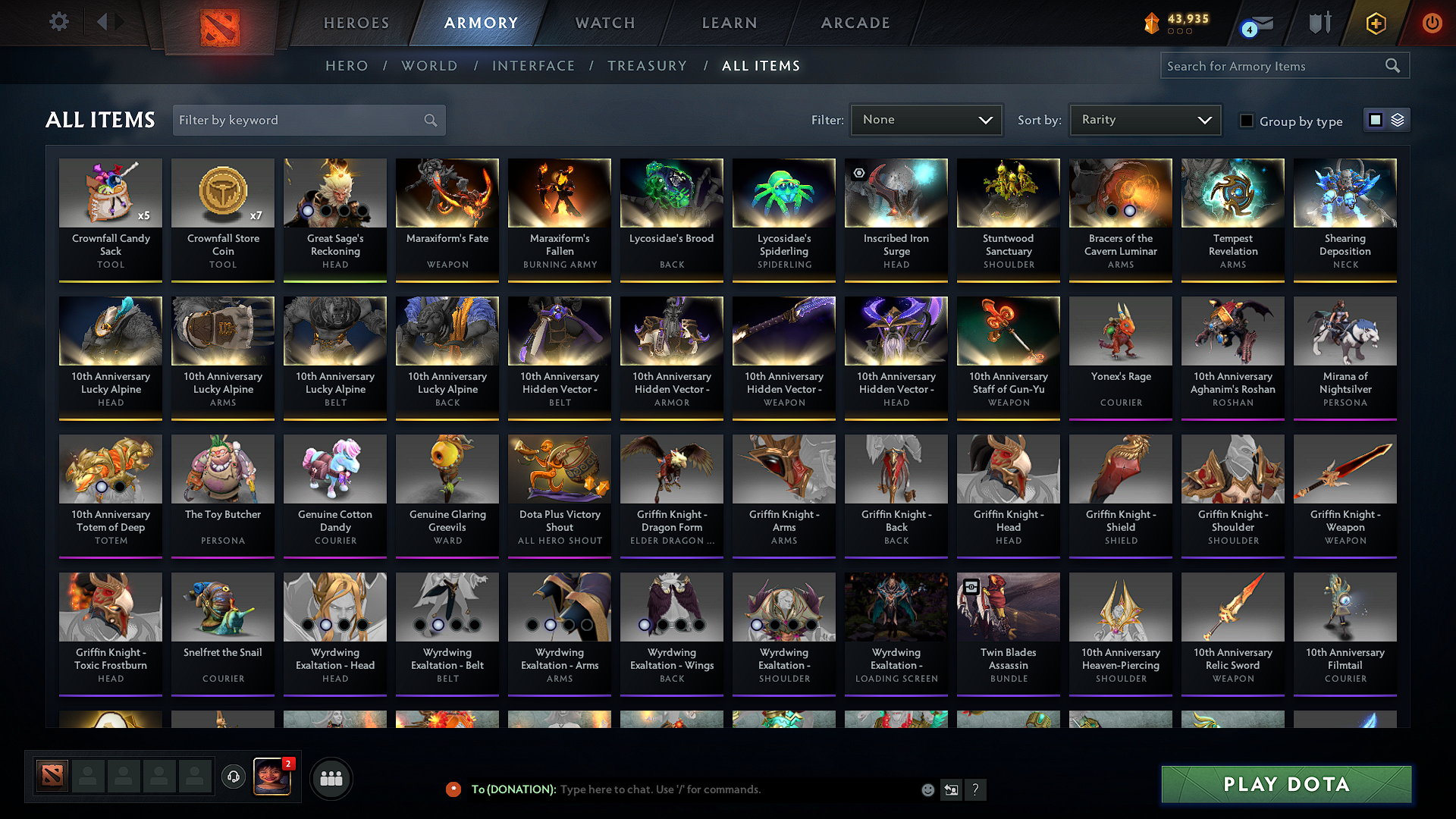Open the Sort by Rarity dropdown
Image resolution: width=1456 pixels, height=819 pixels.
tap(1144, 119)
